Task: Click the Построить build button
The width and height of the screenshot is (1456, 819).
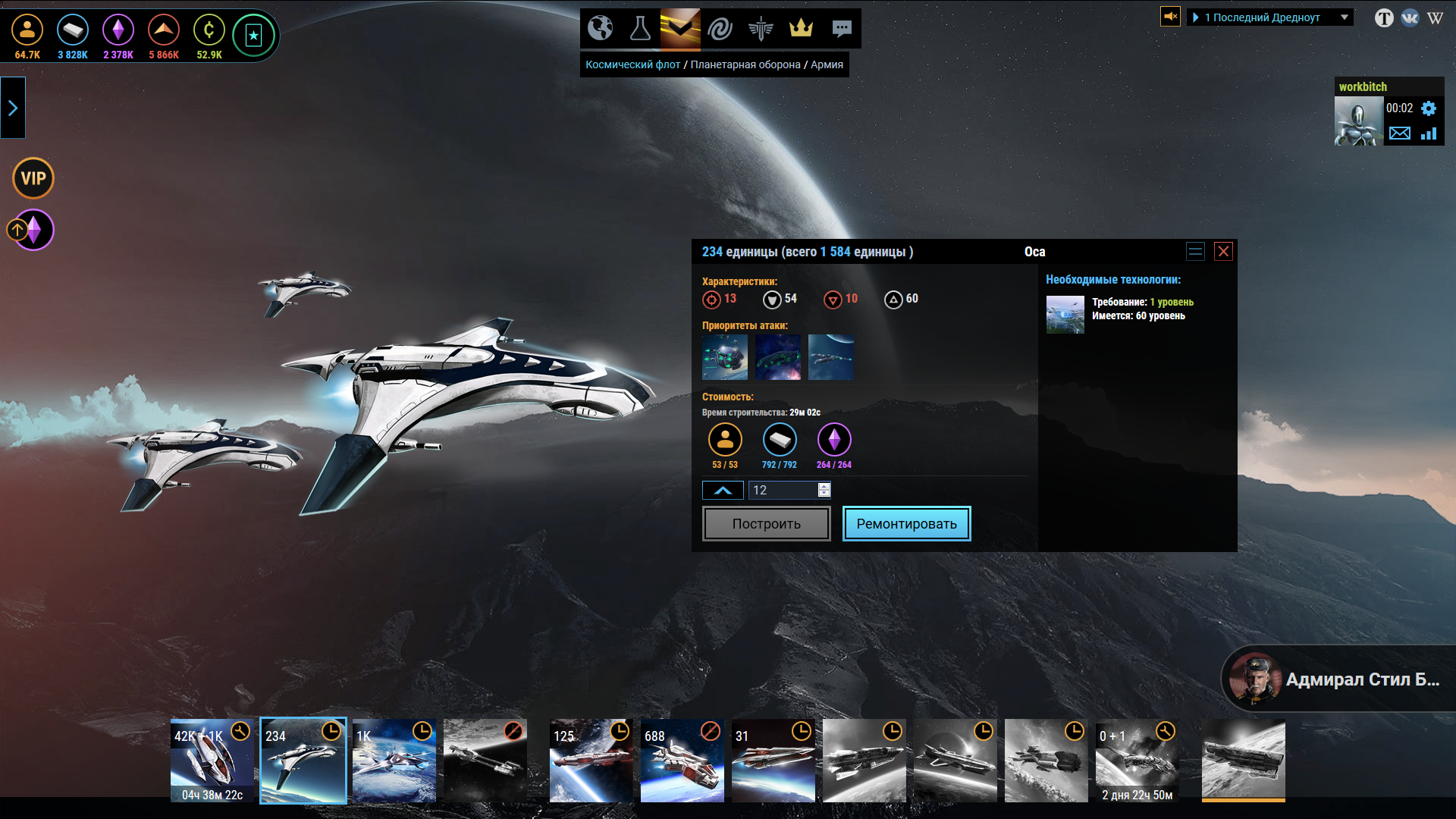Action: tap(766, 523)
